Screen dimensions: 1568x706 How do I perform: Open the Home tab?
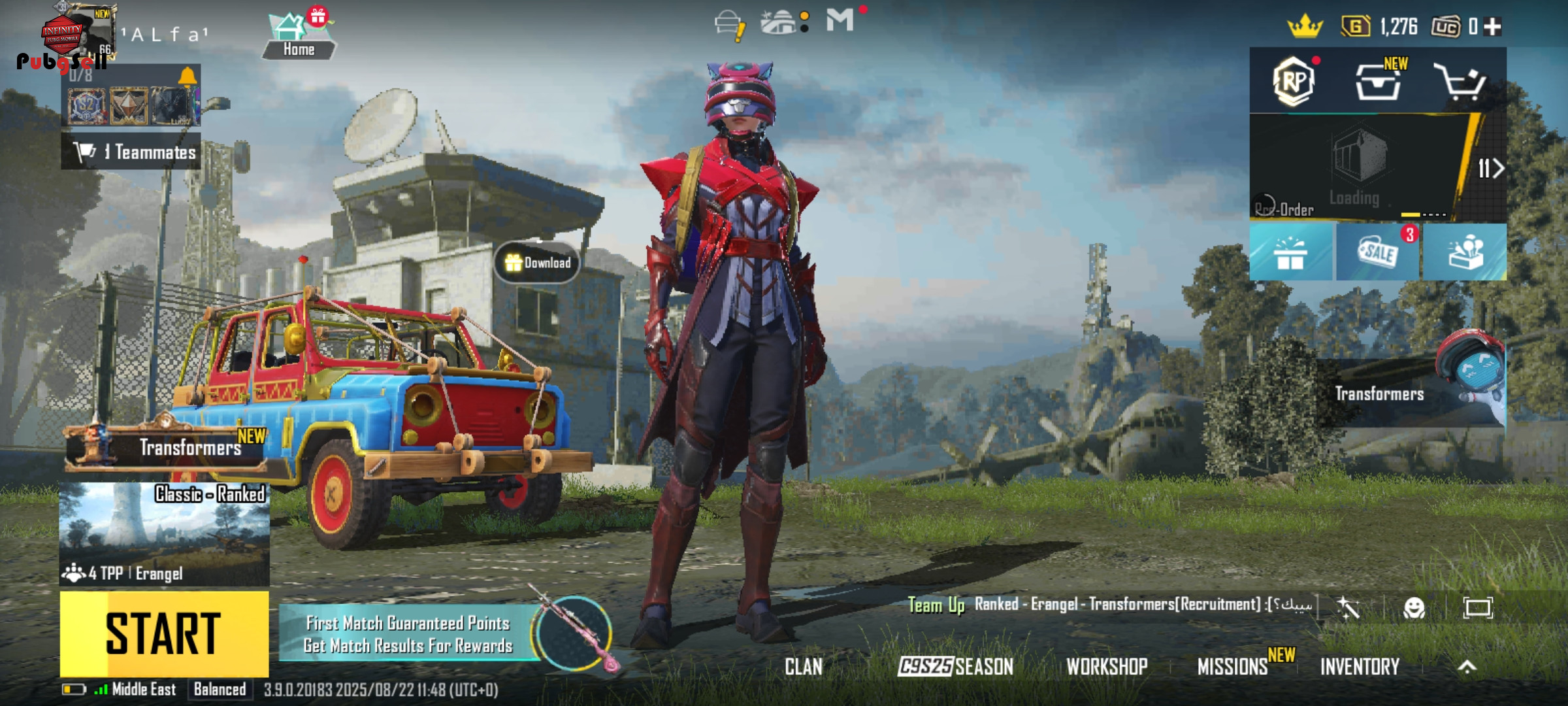298,37
